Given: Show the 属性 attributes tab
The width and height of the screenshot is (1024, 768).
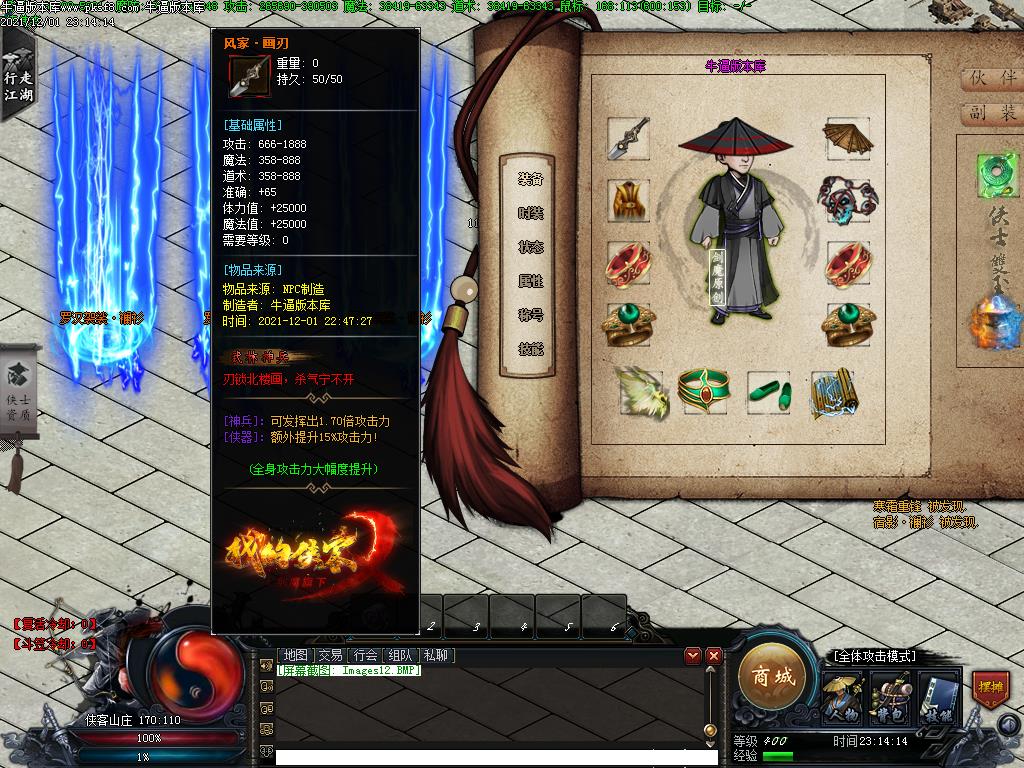Looking at the screenshot, I should (531, 282).
